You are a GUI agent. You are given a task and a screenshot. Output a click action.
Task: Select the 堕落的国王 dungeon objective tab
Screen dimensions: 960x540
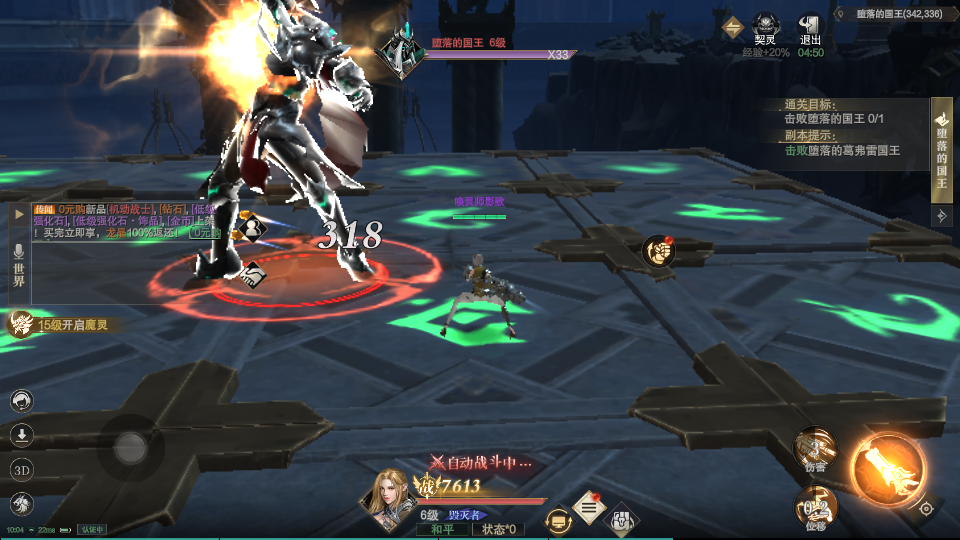[x=941, y=150]
